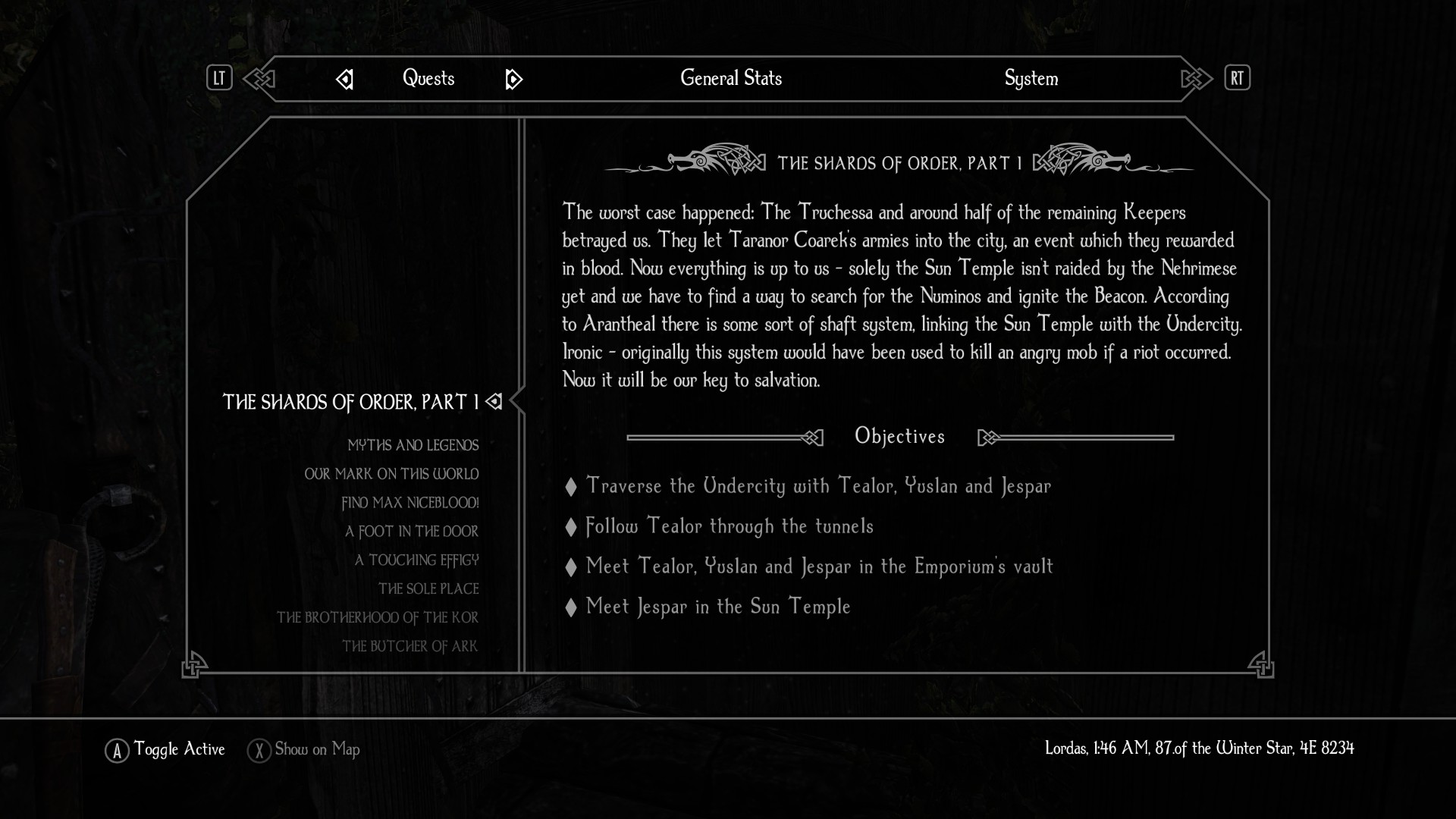Open The Brotherhood of the Kor quest
This screenshot has width=1456, height=819.
click(377, 618)
